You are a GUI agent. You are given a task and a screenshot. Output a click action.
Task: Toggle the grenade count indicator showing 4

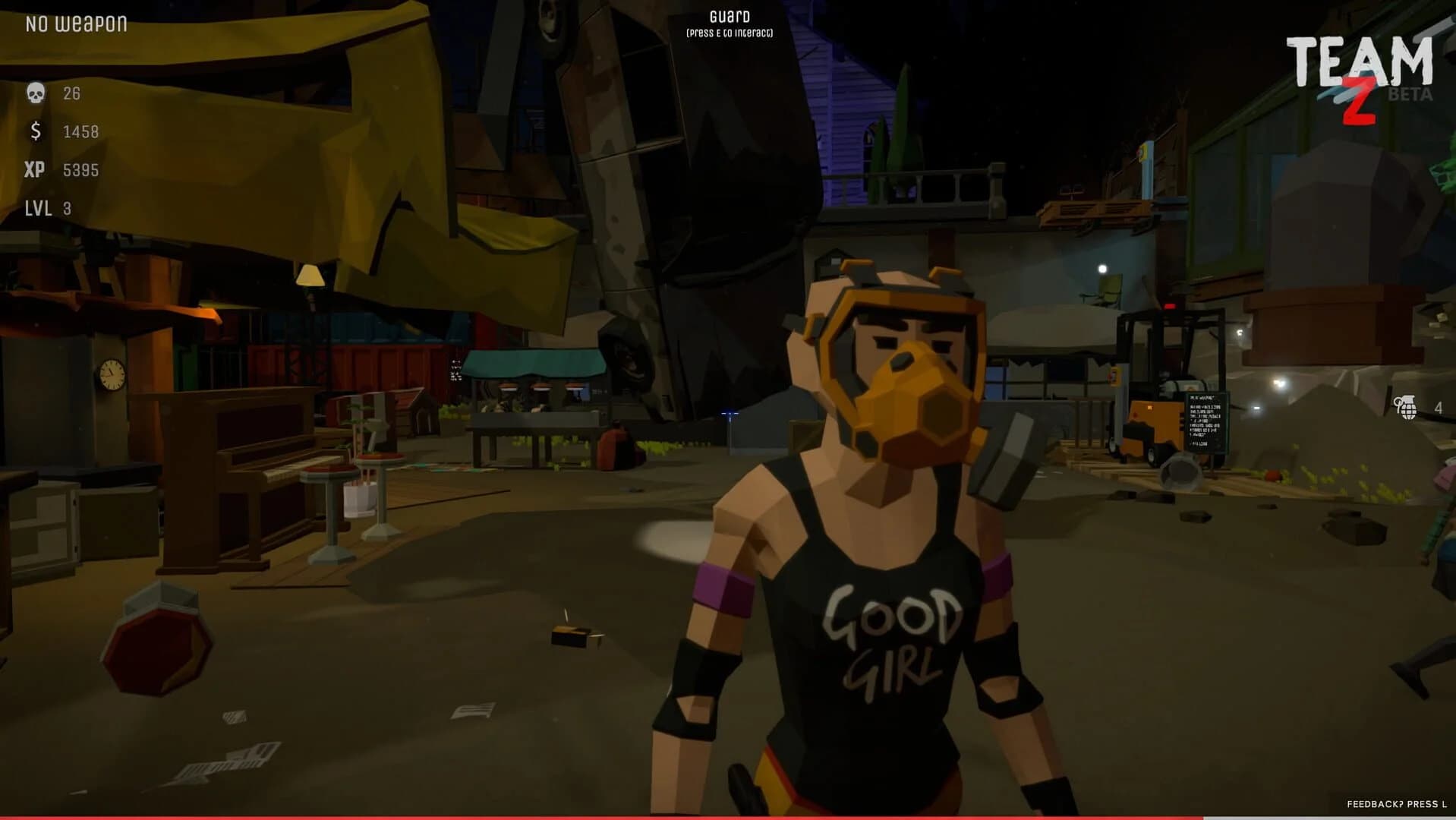pos(1438,408)
